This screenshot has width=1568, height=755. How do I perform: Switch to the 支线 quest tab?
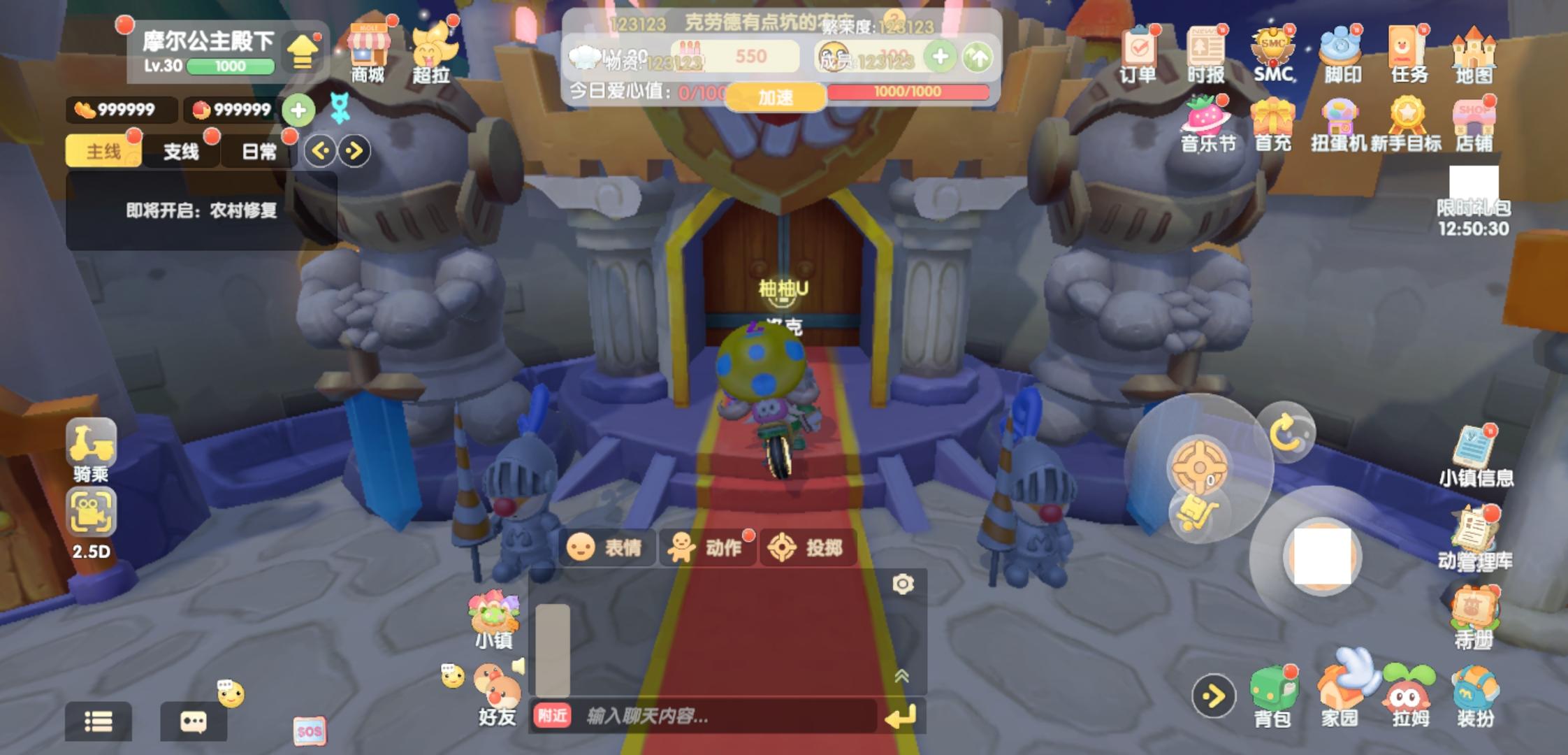click(x=180, y=151)
